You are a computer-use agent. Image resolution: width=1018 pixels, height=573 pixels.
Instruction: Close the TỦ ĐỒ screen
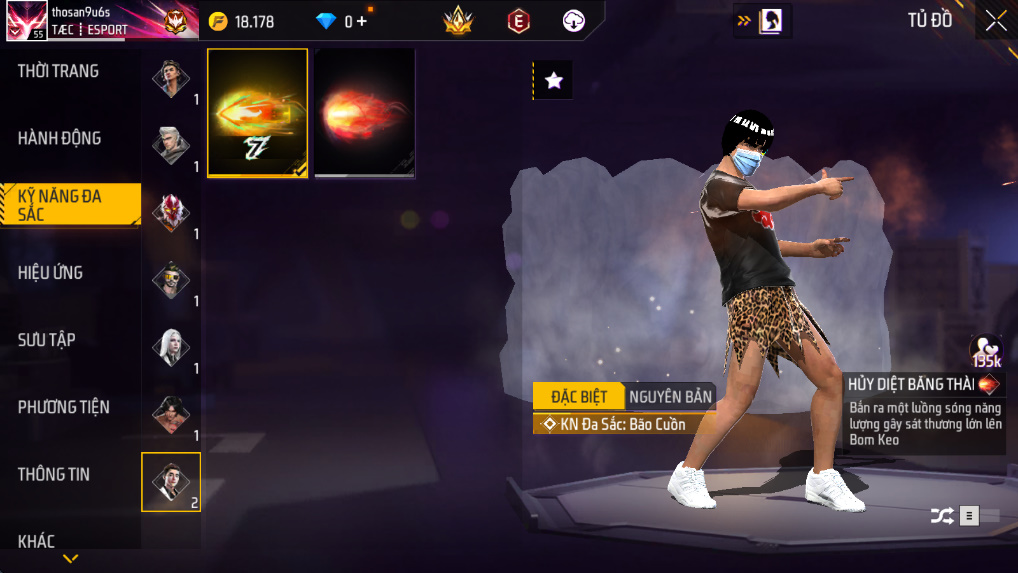click(x=996, y=21)
